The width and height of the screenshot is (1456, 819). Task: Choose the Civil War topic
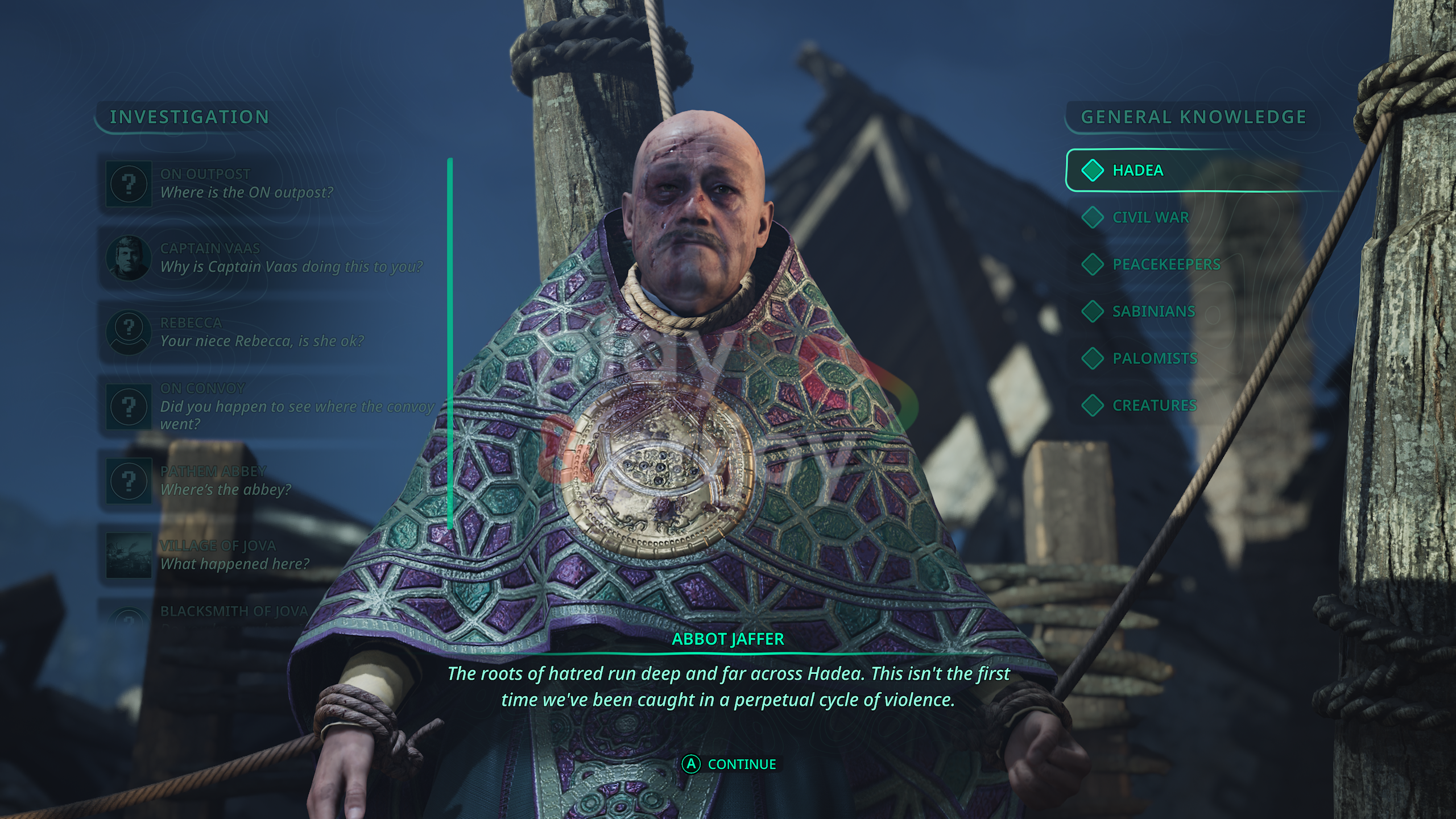tap(1150, 217)
